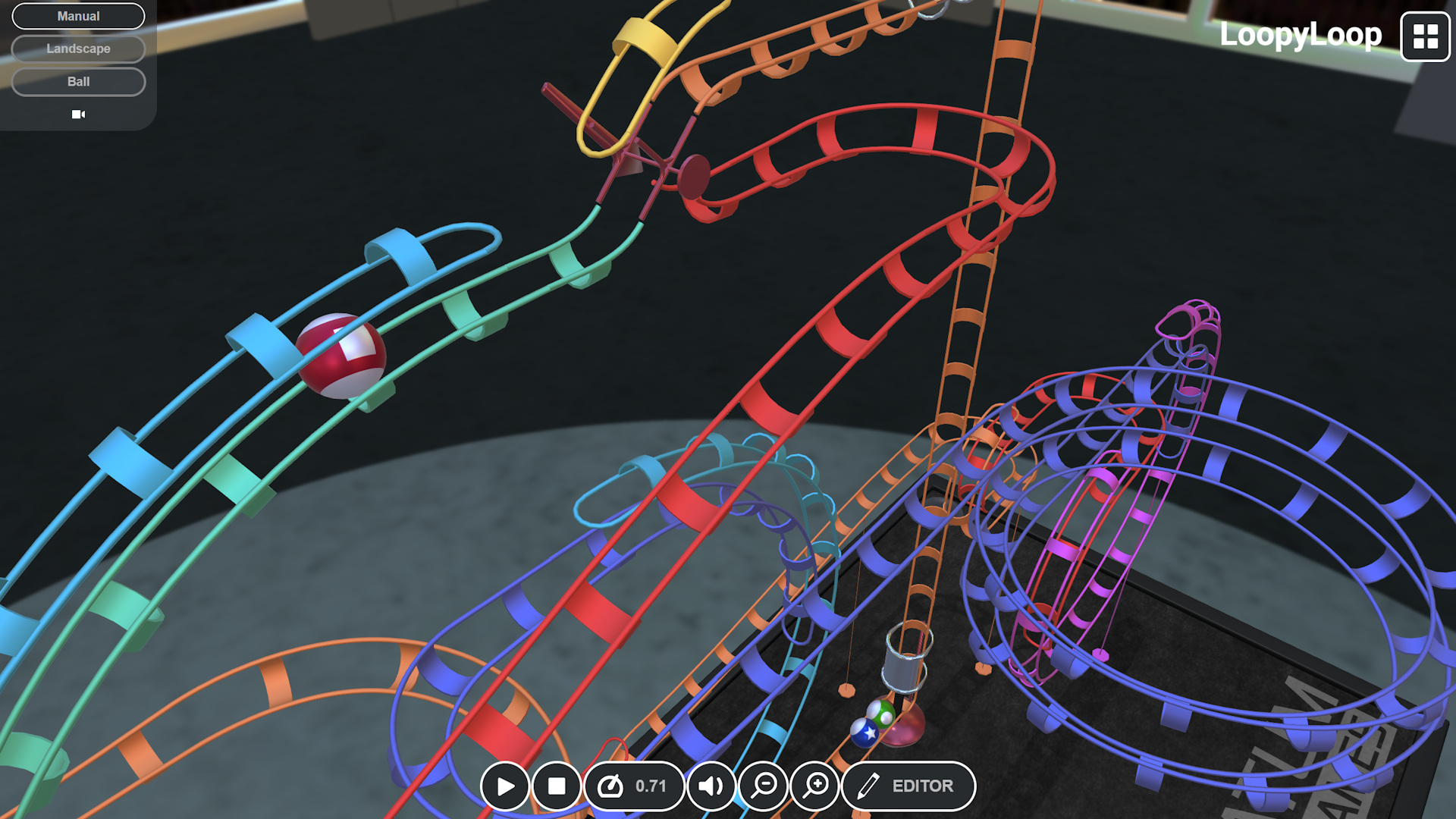Toggle the sound speaker button
The height and width of the screenshot is (819, 1456).
click(x=711, y=786)
